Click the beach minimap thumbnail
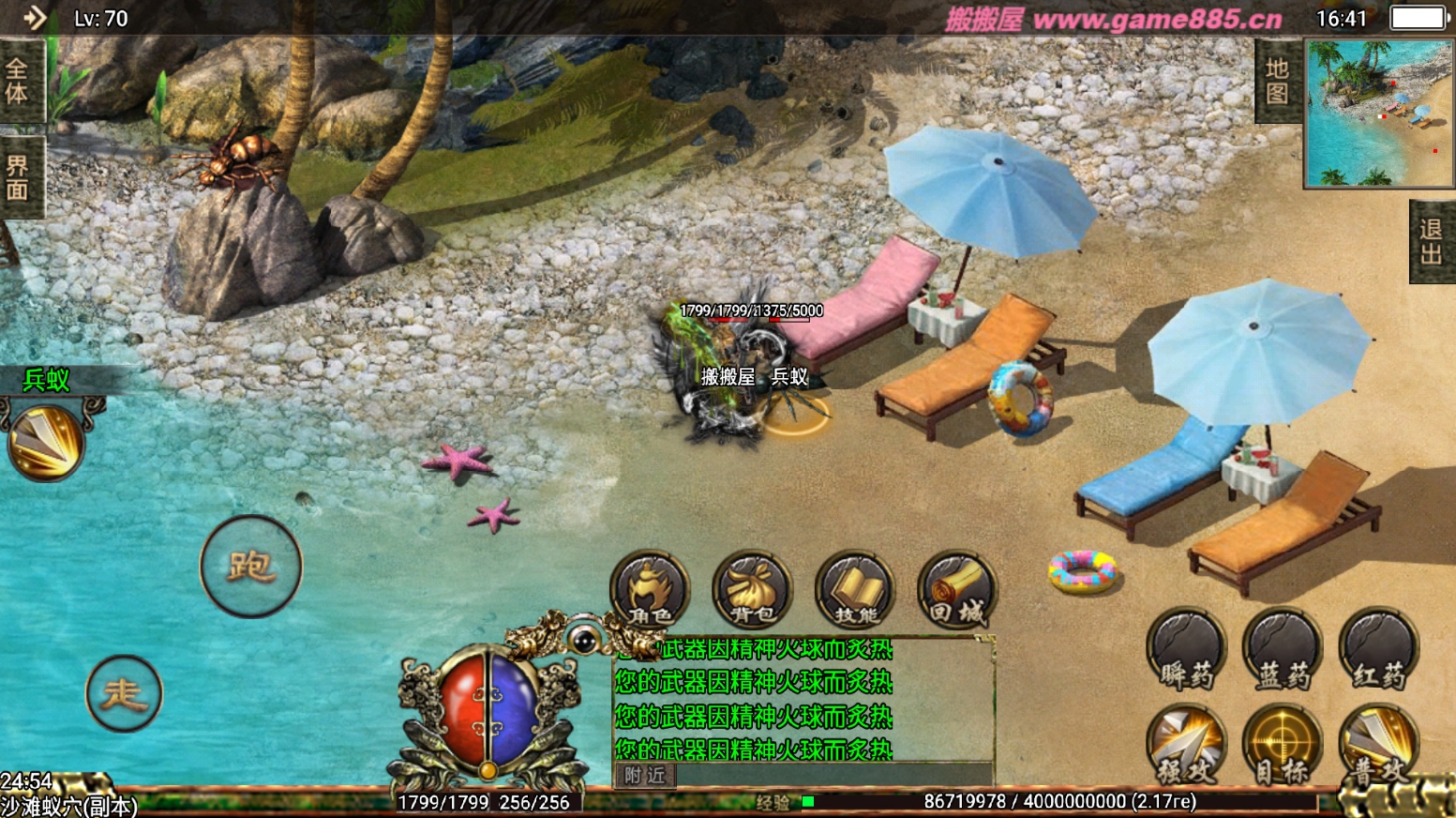 1378,113
